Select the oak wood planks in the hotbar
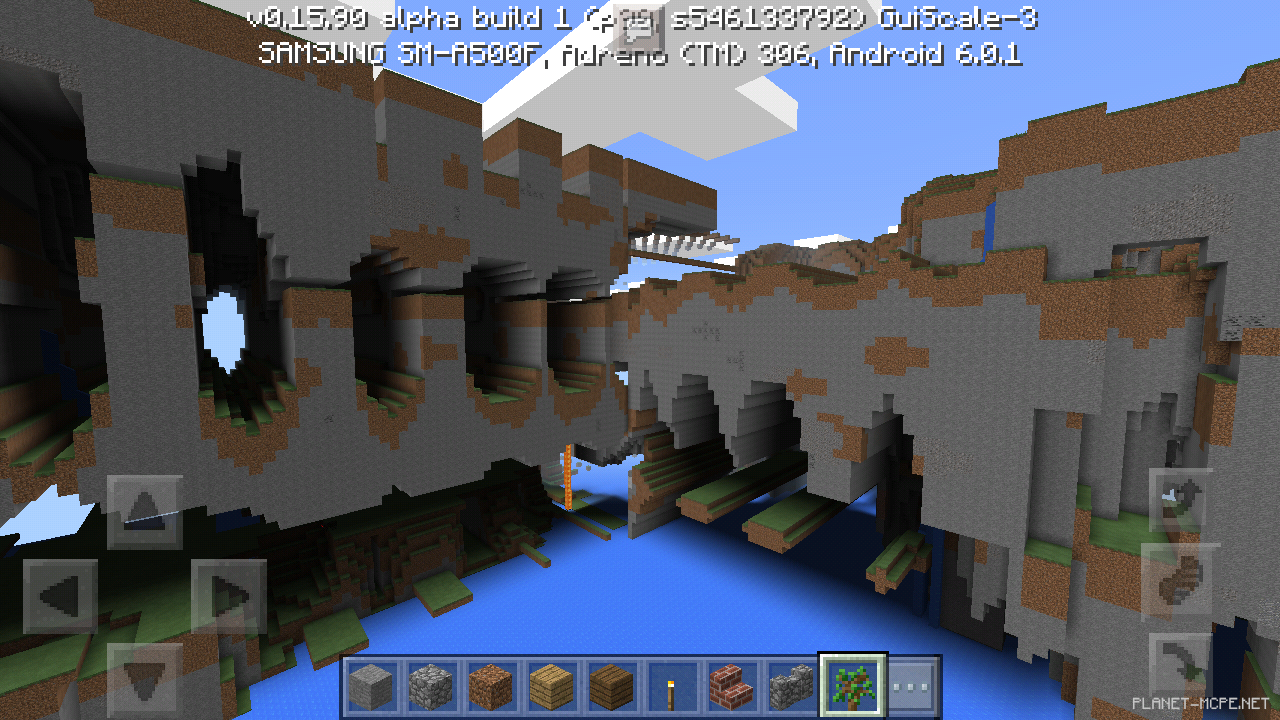 coord(551,686)
